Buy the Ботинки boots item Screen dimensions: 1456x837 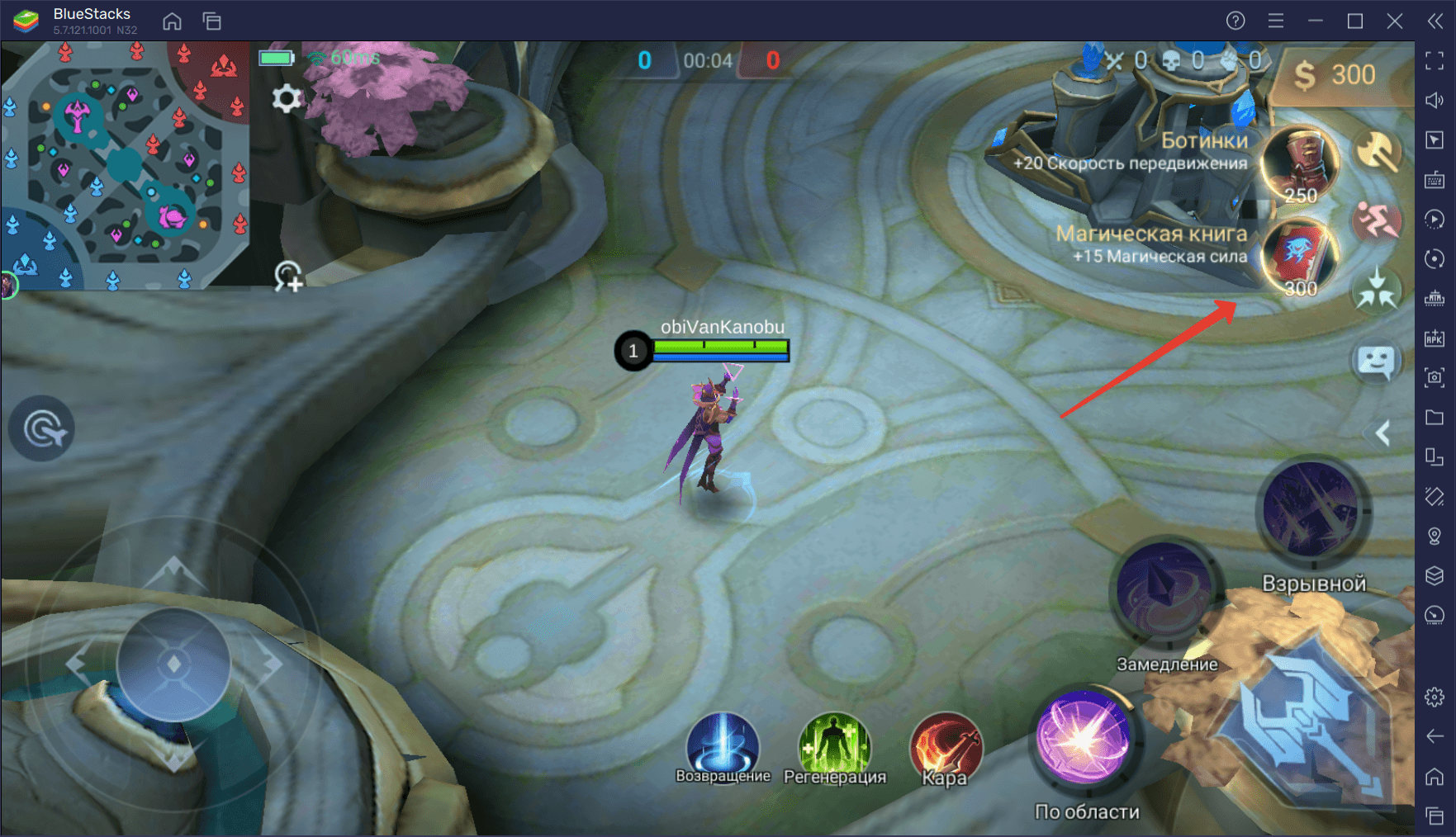tap(1300, 165)
